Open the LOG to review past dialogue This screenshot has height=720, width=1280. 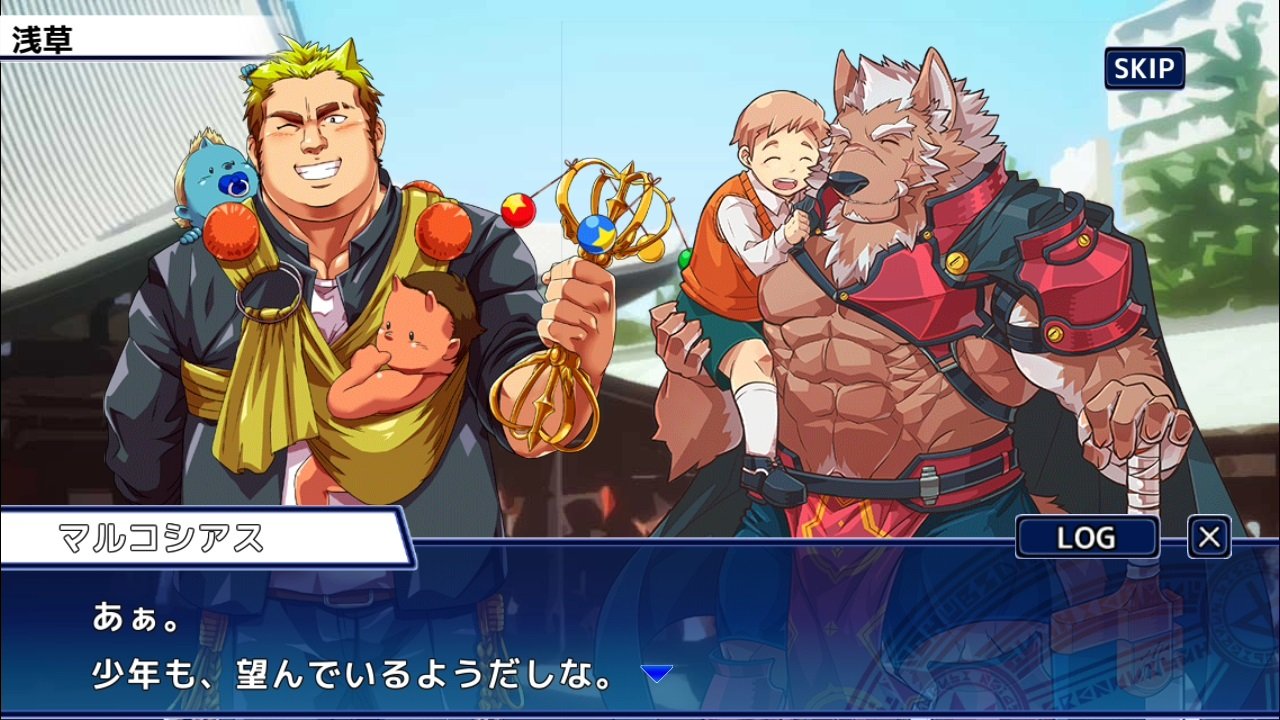(x=1086, y=538)
